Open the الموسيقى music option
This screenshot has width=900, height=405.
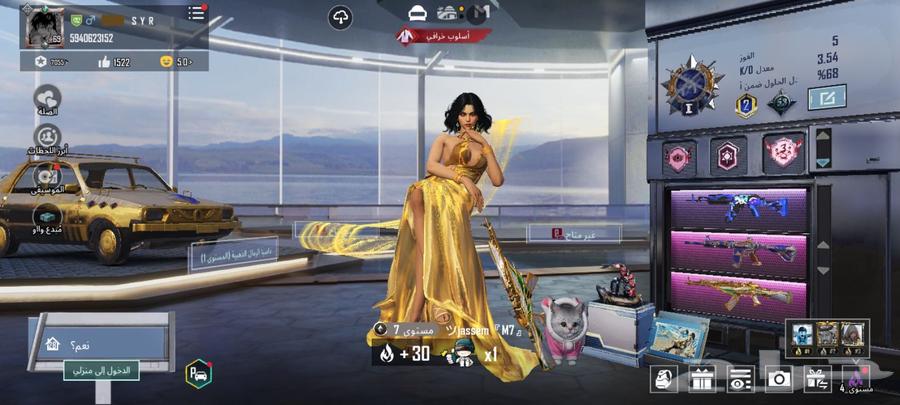(47, 178)
